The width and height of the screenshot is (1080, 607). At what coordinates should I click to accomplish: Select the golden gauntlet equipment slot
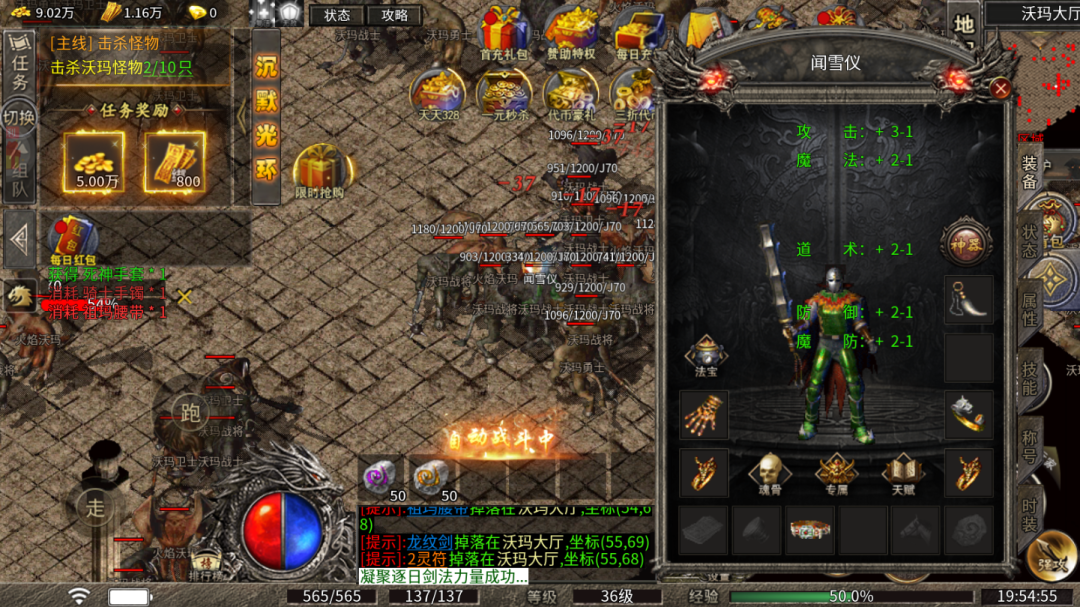click(x=704, y=414)
